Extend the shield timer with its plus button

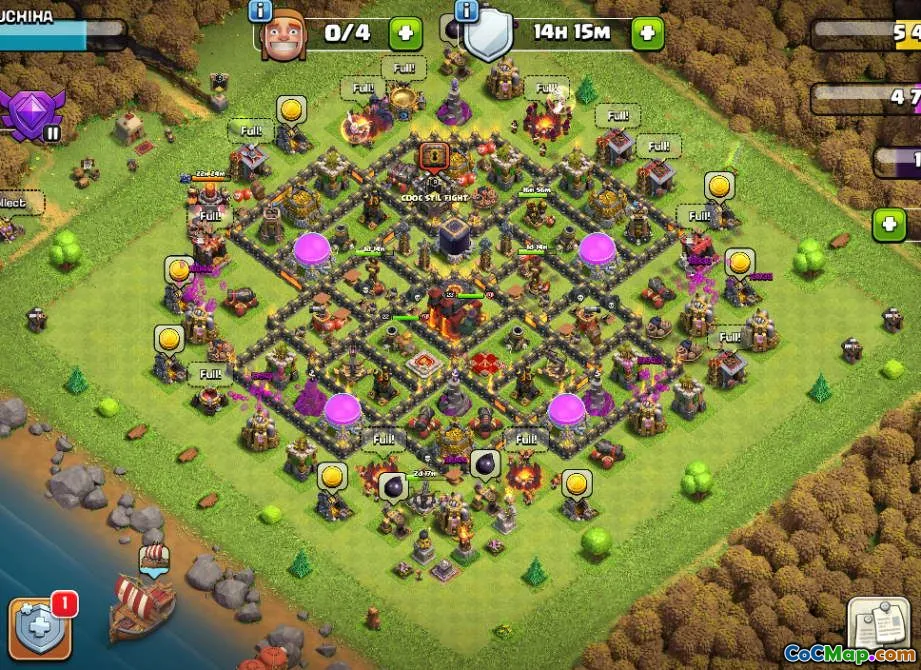tap(647, 33)
